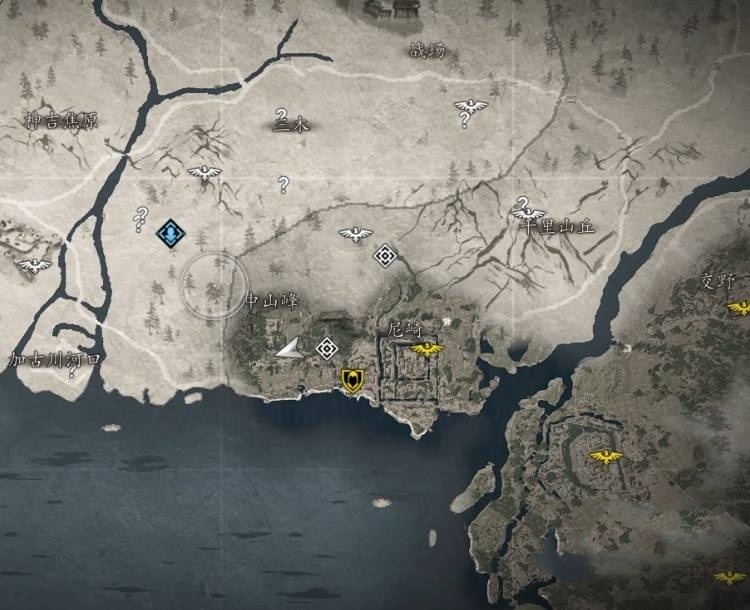Select the white diamond marker beside the player arrow
The image size is (750, 610).
pyautogui.click(x=325, y=348)
